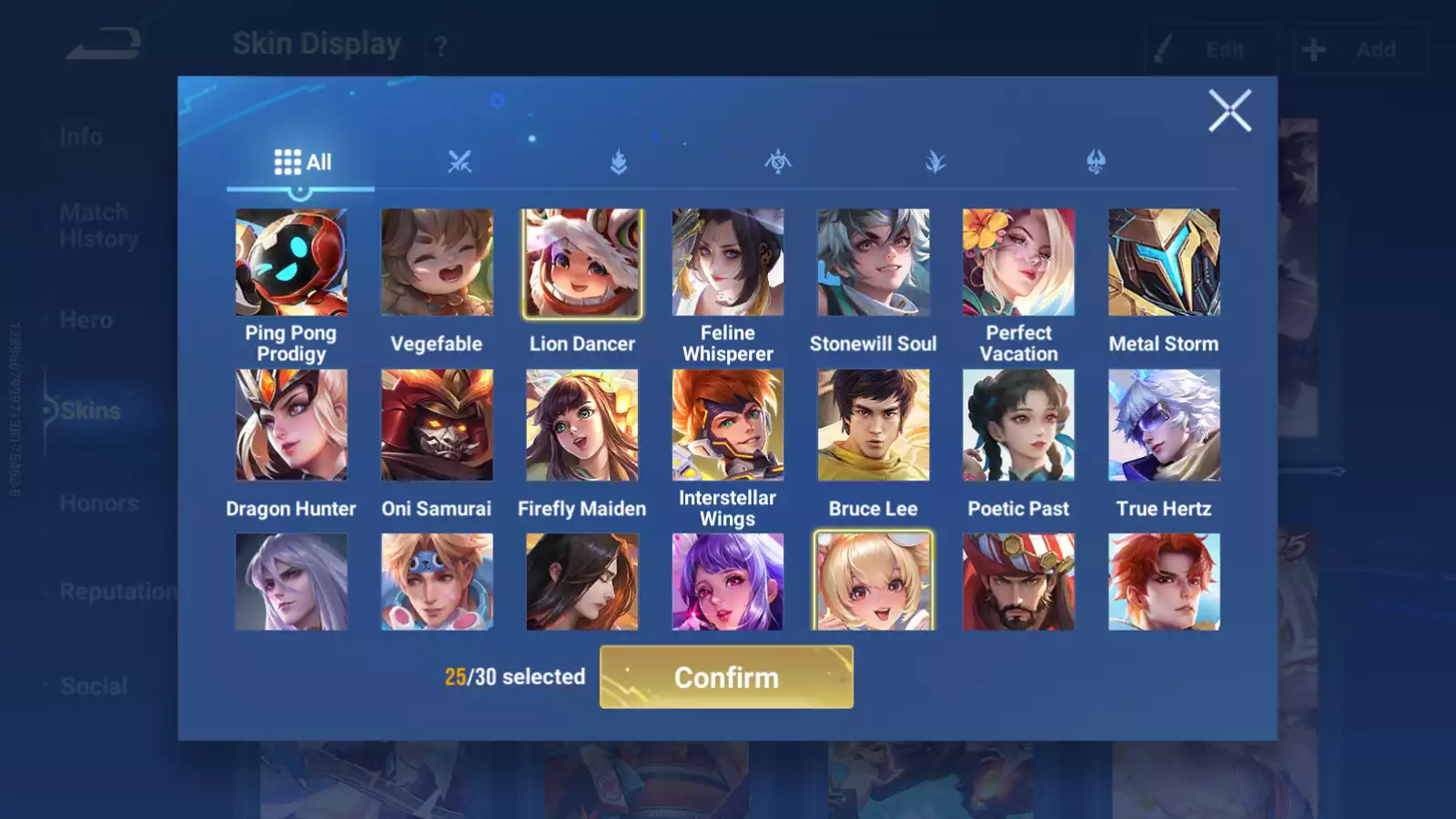Open the demon horns skin filter tab
The width and height of the screenshot is (1456, 819).
[1097, 162]
